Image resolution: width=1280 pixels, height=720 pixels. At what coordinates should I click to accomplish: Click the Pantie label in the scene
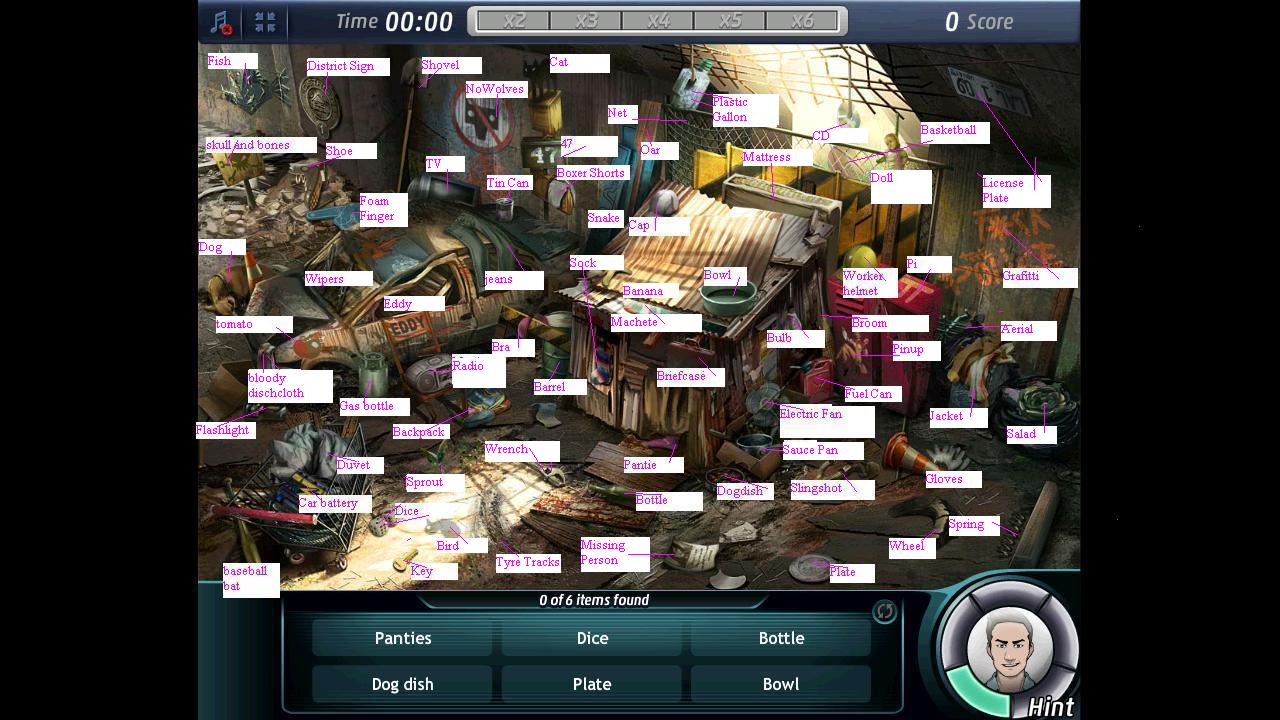(640, 464)
